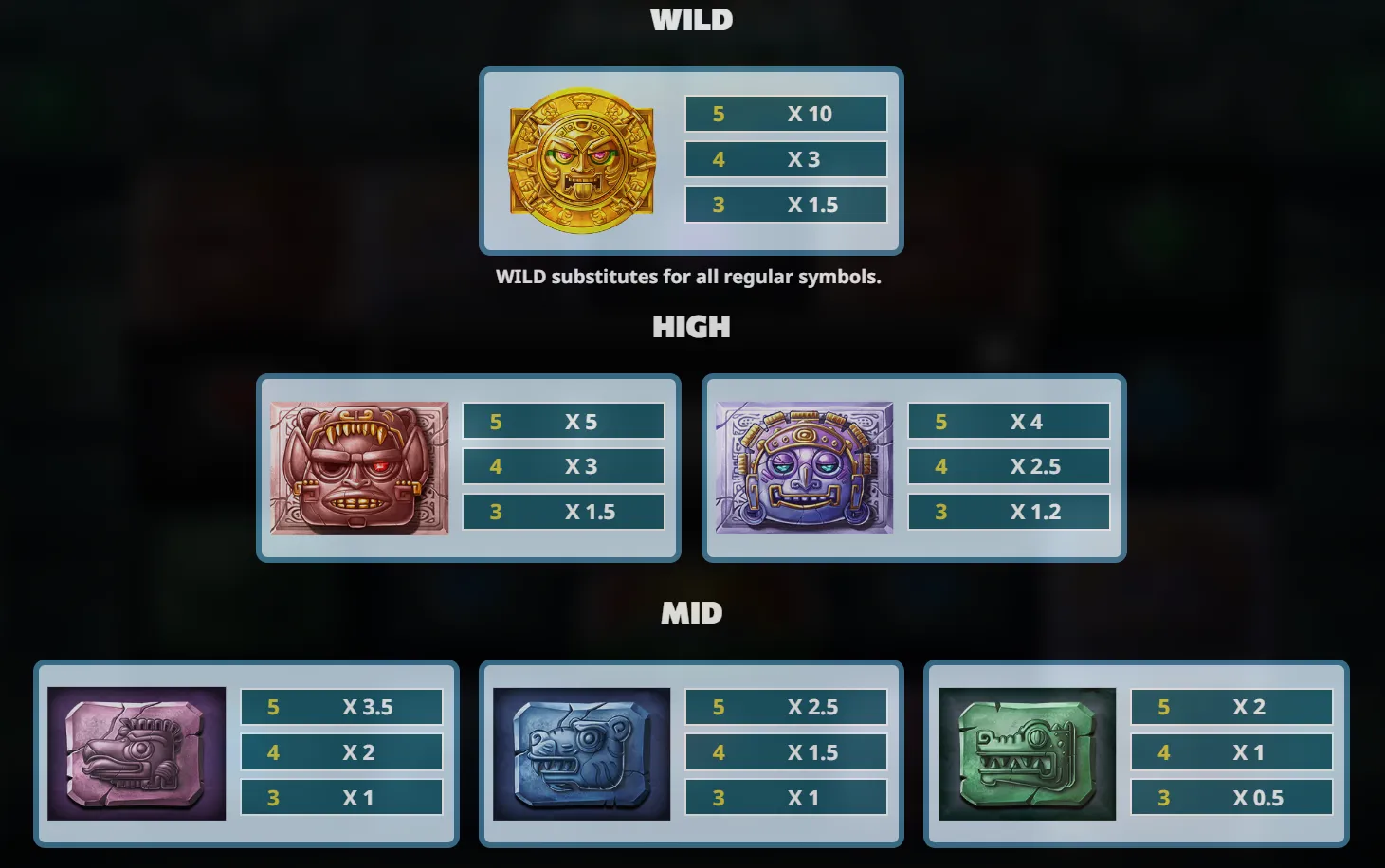Image resolution: width=1385 pixels, height=868 pixels.
Task: Select the red mask's X 5 payout row
Action: click(562, 421)
